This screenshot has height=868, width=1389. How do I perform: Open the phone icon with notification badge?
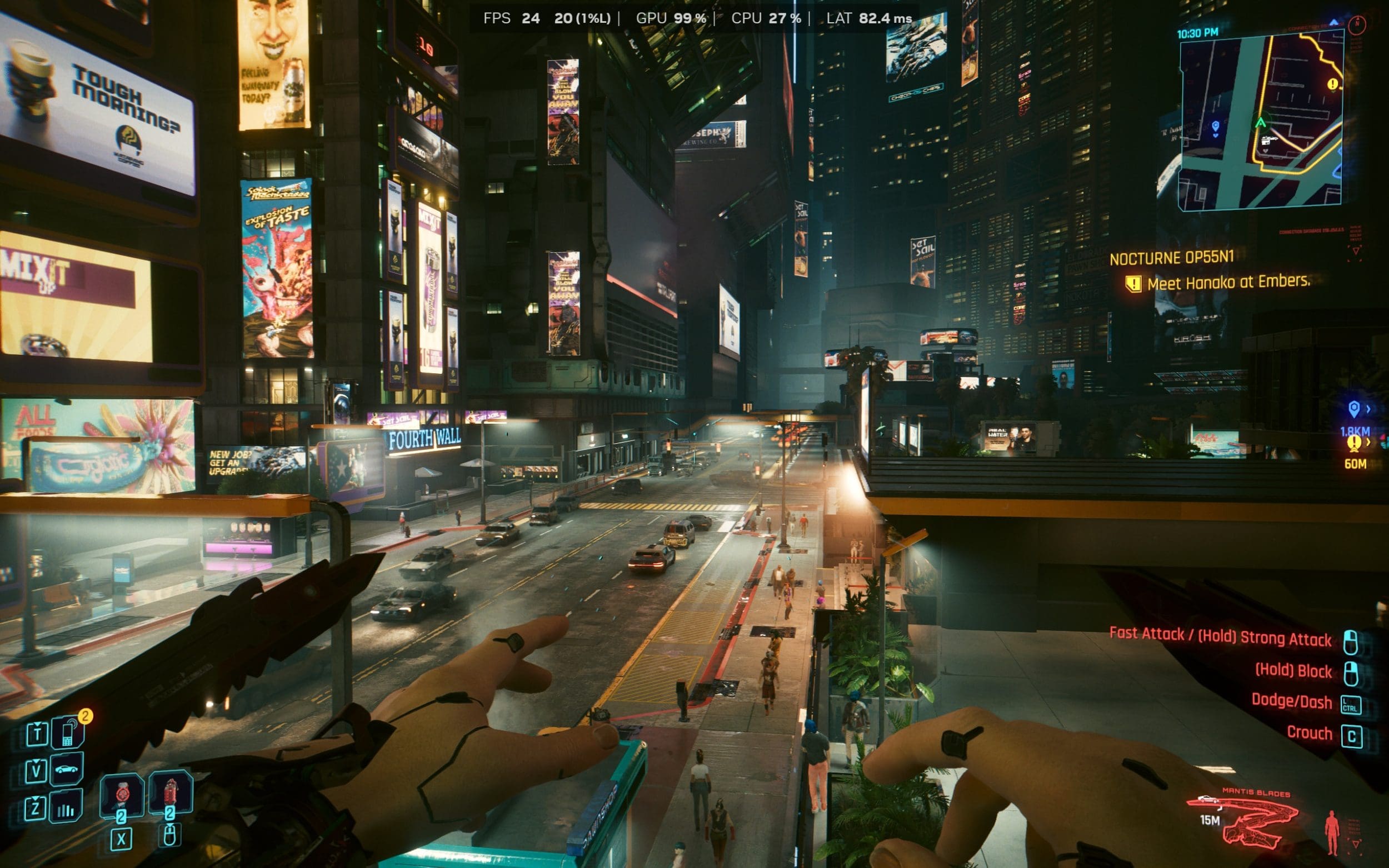[x=68, y=733]
